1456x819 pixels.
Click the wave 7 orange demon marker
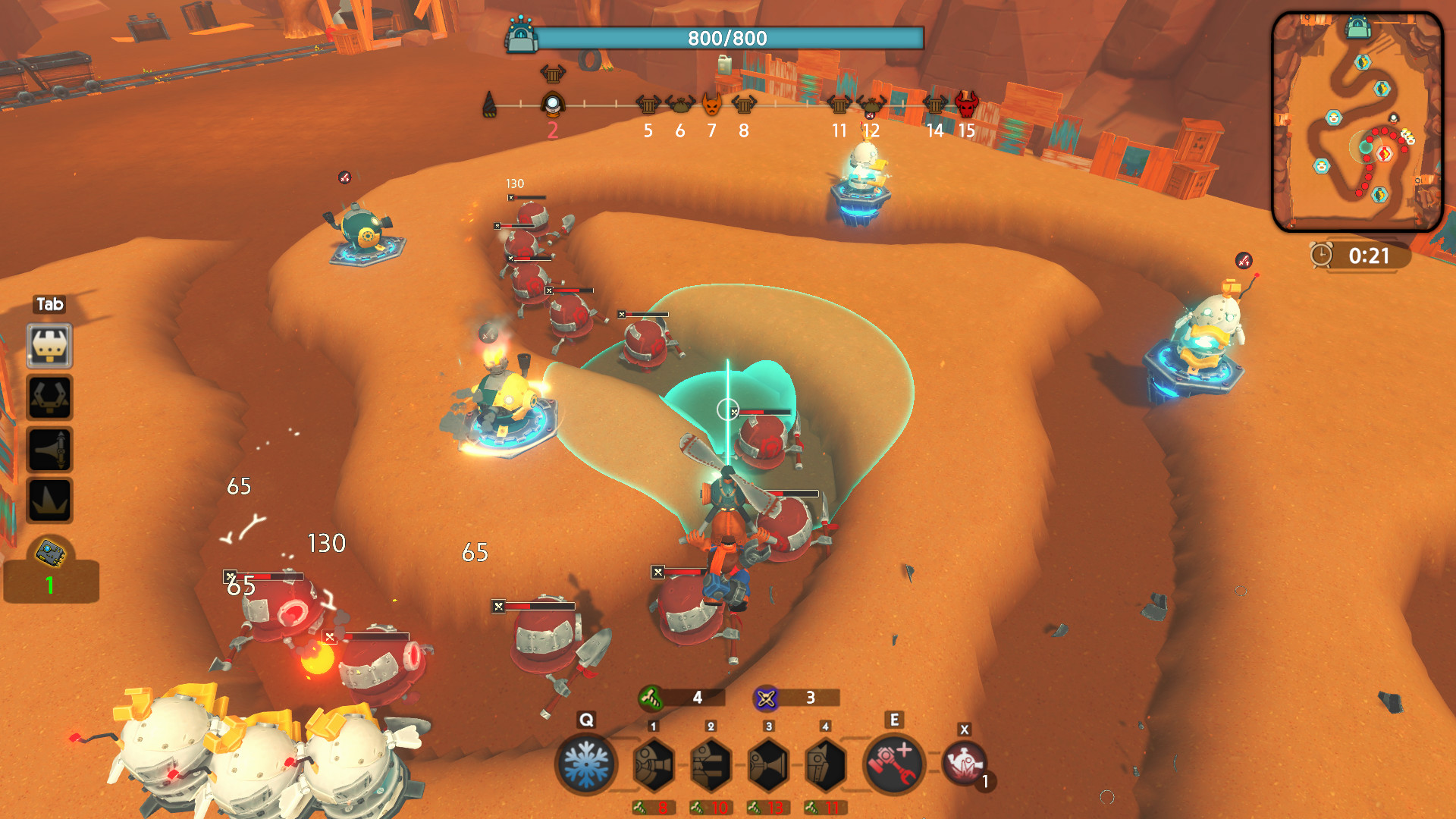(x=711, y=104)
